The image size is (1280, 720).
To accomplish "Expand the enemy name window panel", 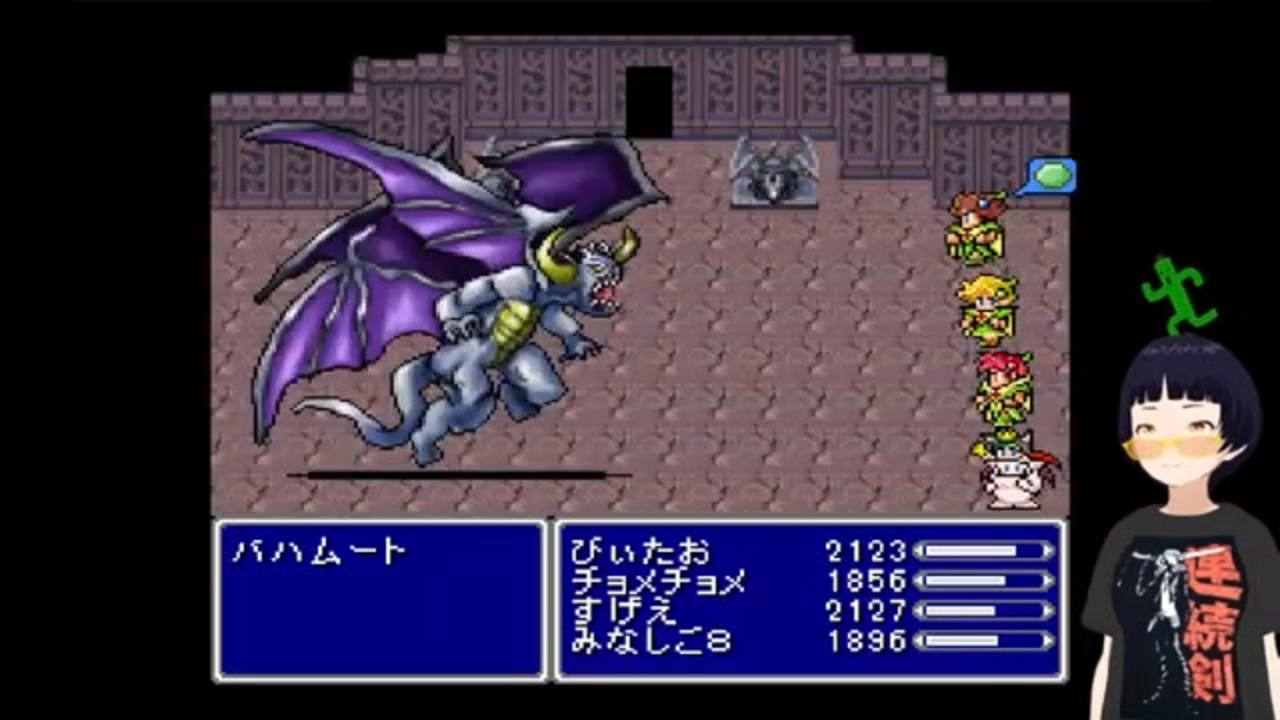I will coord(380,600).
